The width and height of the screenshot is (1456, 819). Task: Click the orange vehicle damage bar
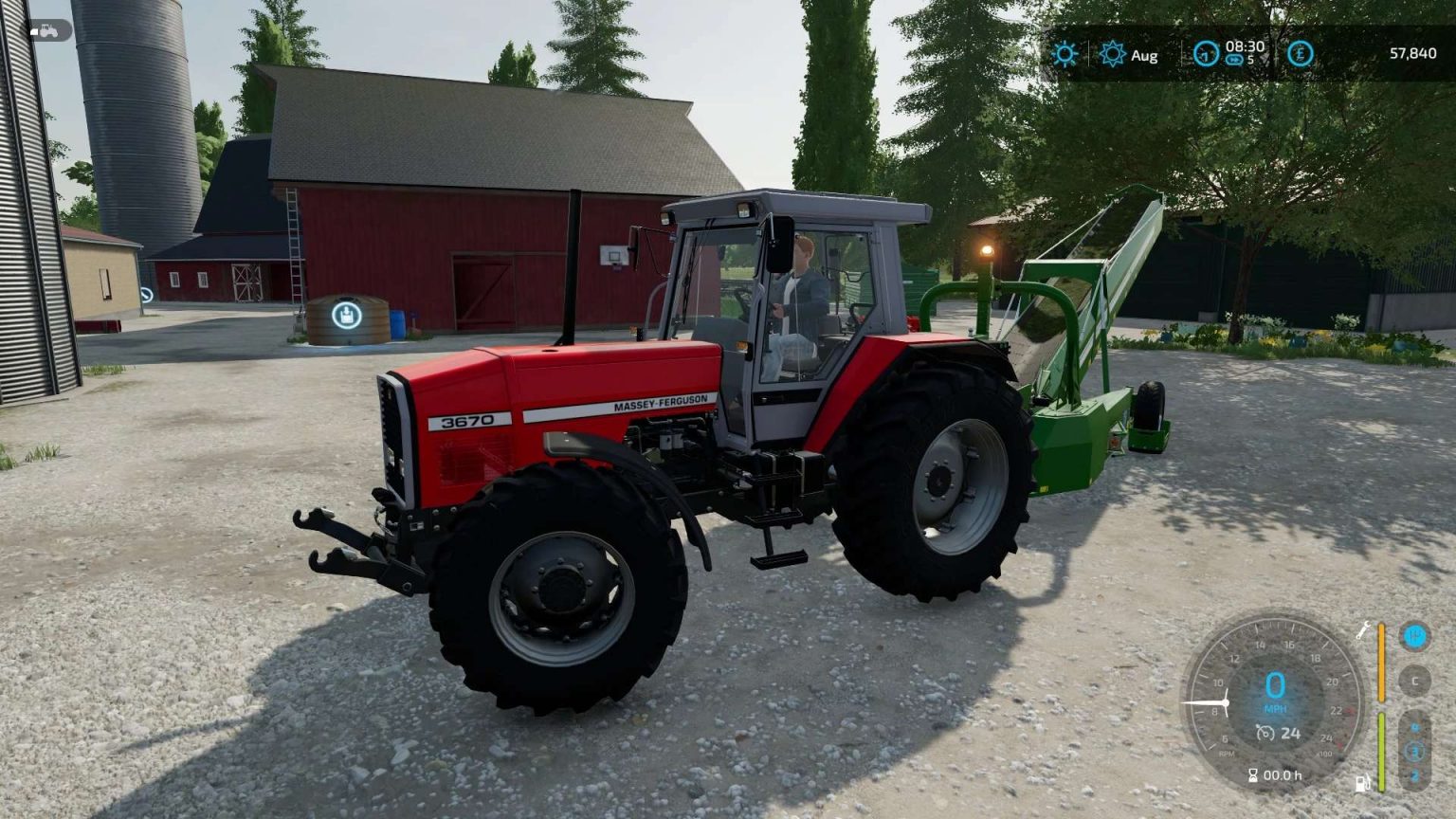1380,660
